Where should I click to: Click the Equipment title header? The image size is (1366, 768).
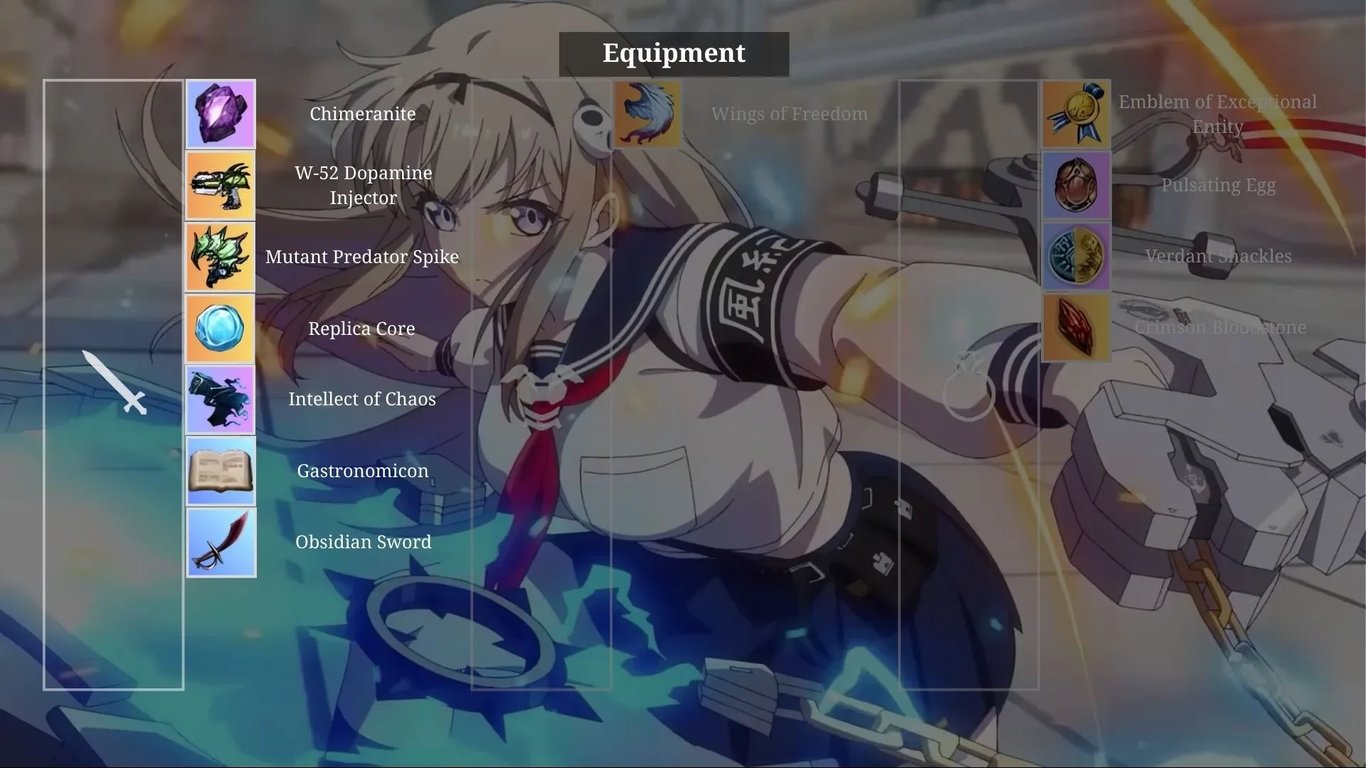click(673, 52)
